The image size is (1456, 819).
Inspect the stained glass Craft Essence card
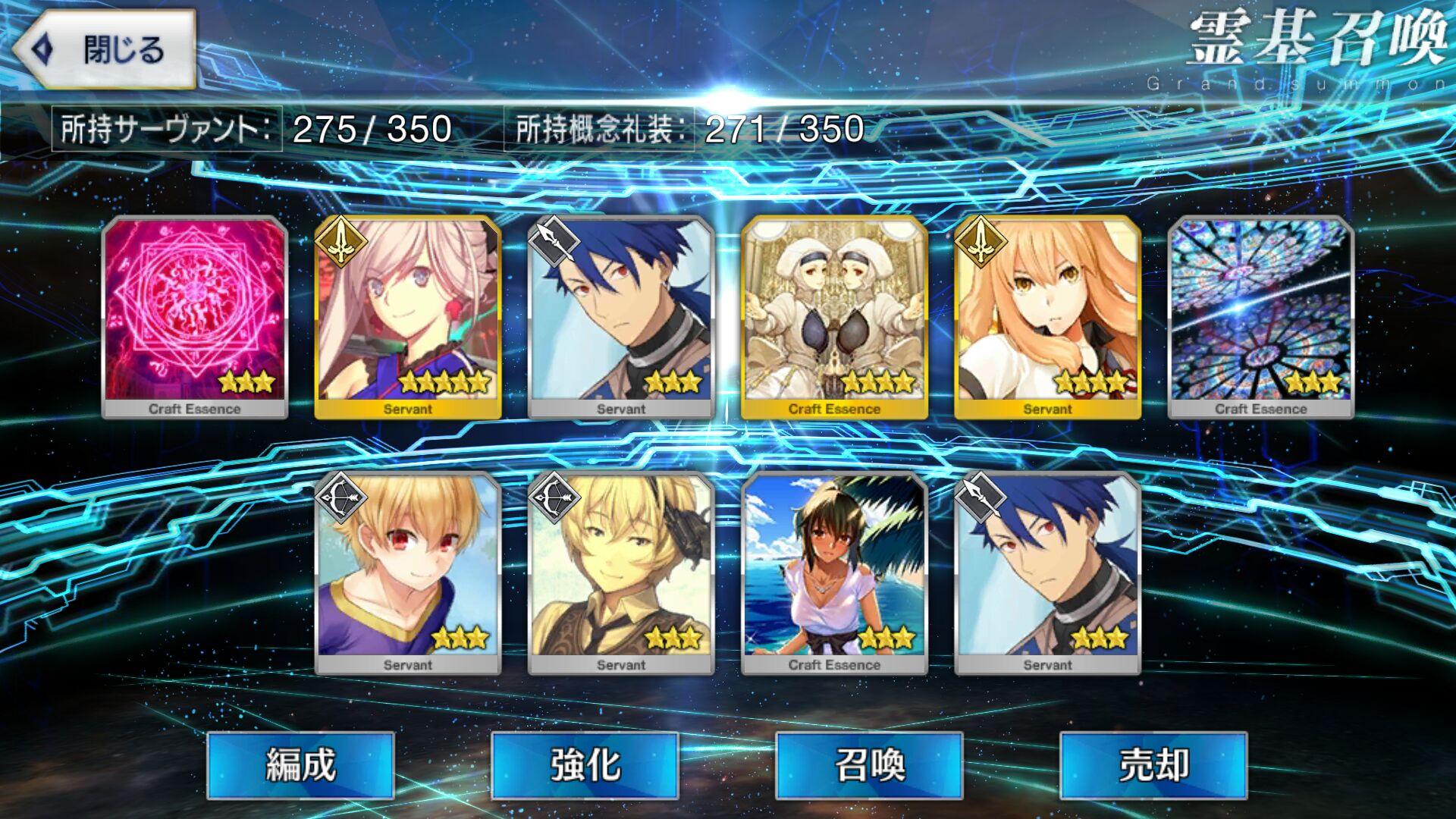(x=1260, y=317)
